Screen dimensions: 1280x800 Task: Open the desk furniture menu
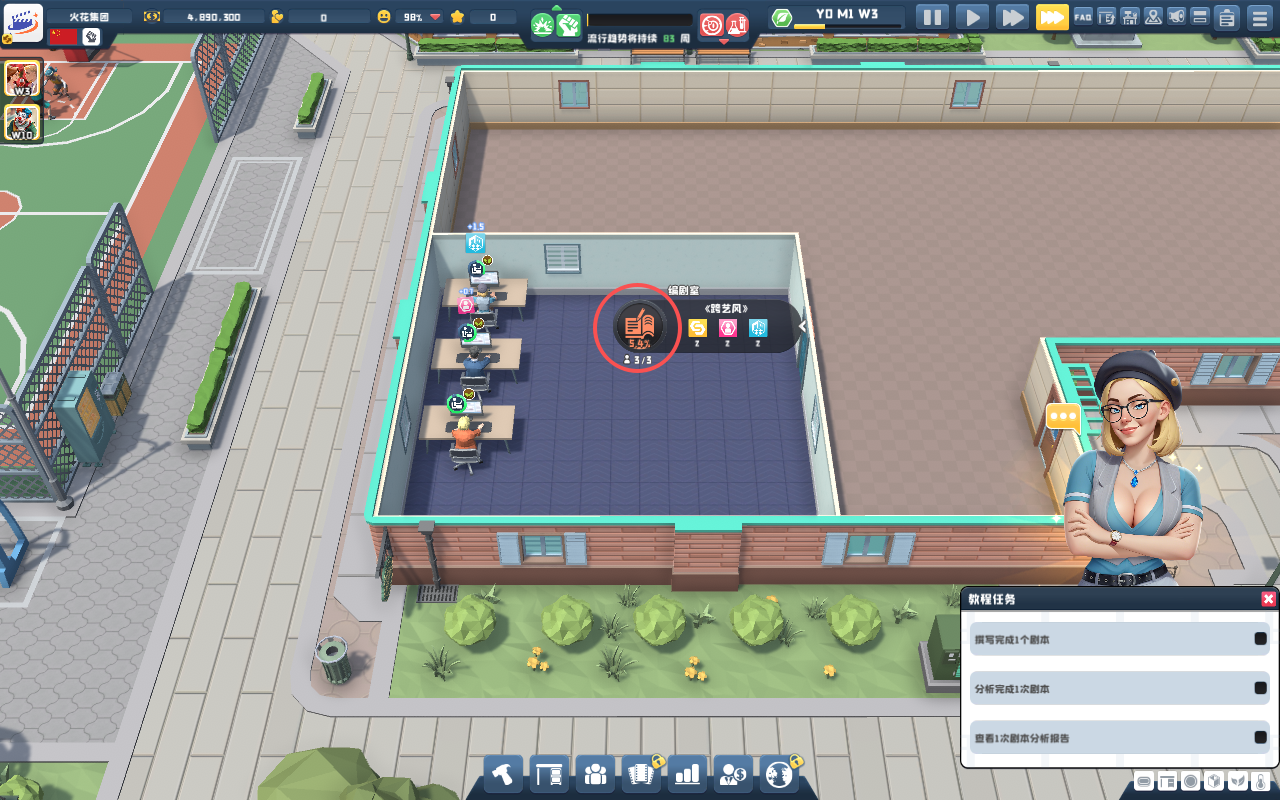click(549, 773)
